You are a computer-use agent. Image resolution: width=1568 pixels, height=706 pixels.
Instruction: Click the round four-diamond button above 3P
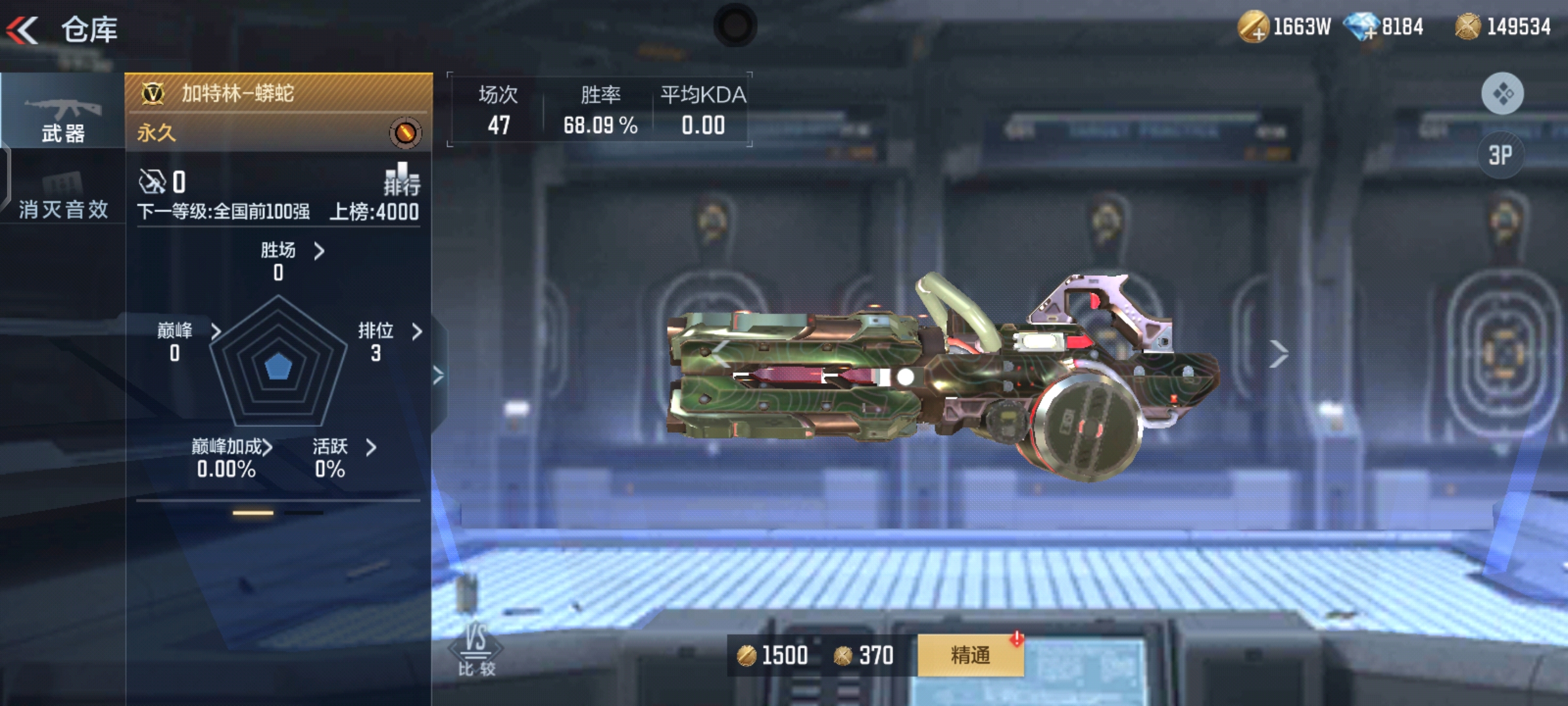pos(1502,93)
